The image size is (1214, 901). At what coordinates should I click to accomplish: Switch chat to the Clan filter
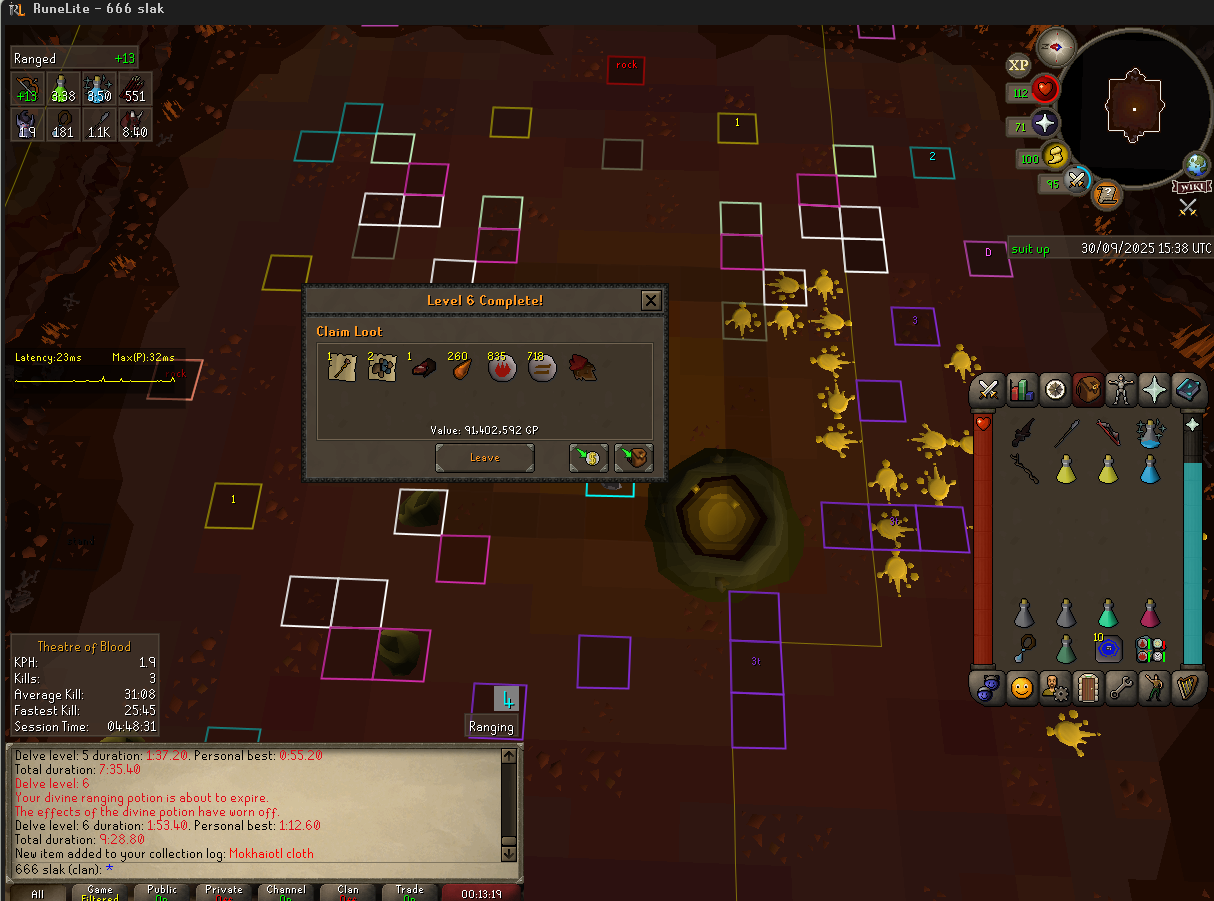pos(348,892)
